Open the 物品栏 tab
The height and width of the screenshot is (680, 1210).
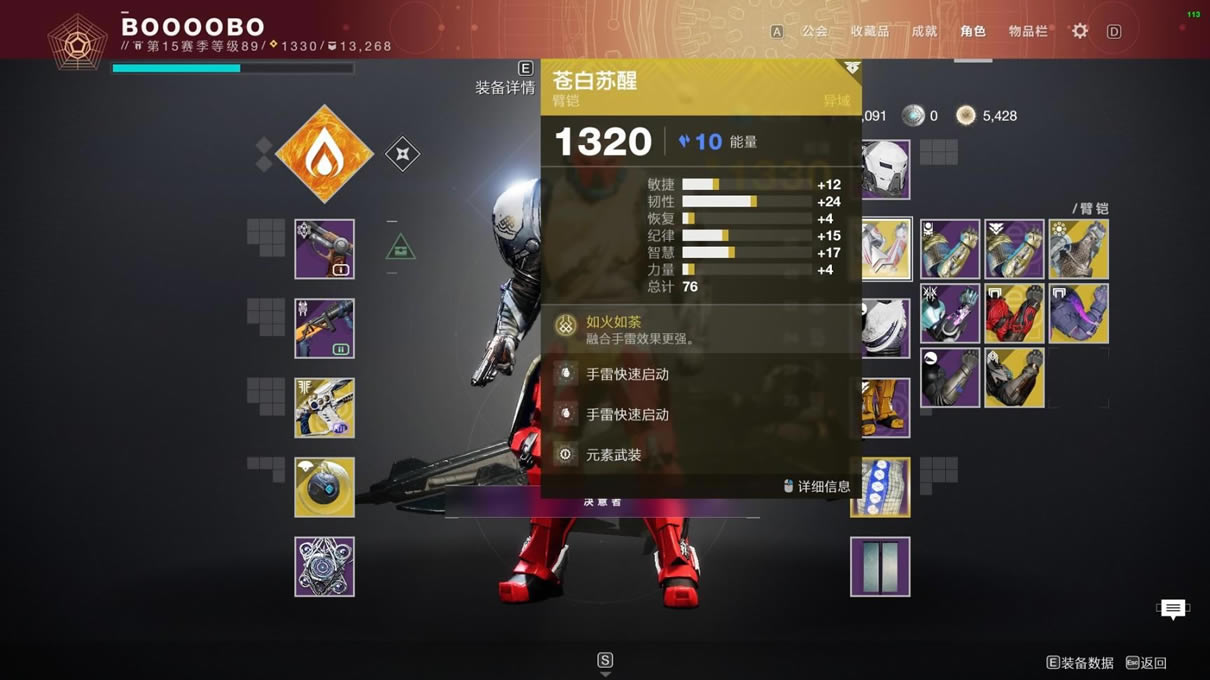click(1028, 31)
